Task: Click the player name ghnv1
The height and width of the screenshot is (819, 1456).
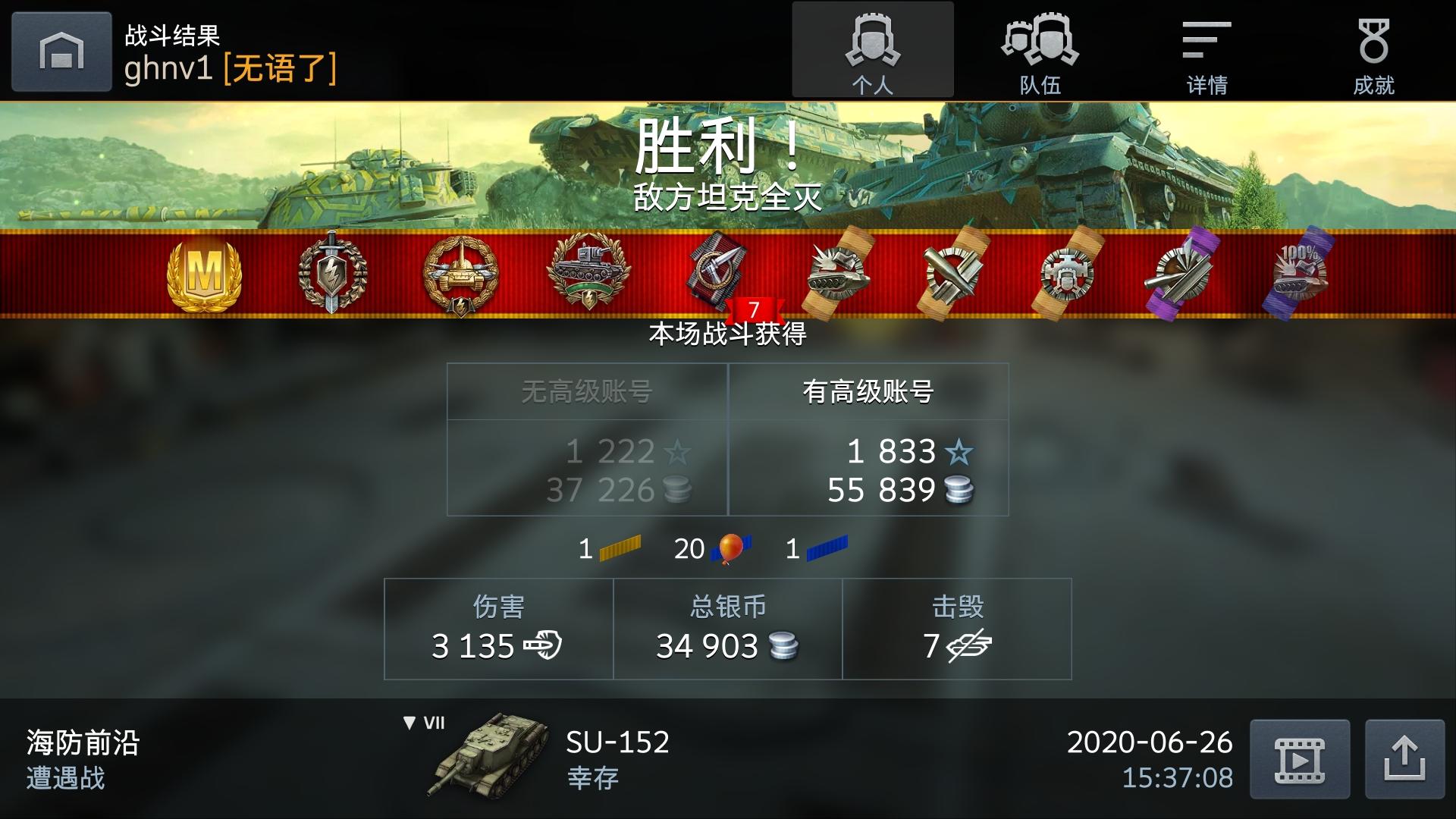Action: tap(171, 72)
